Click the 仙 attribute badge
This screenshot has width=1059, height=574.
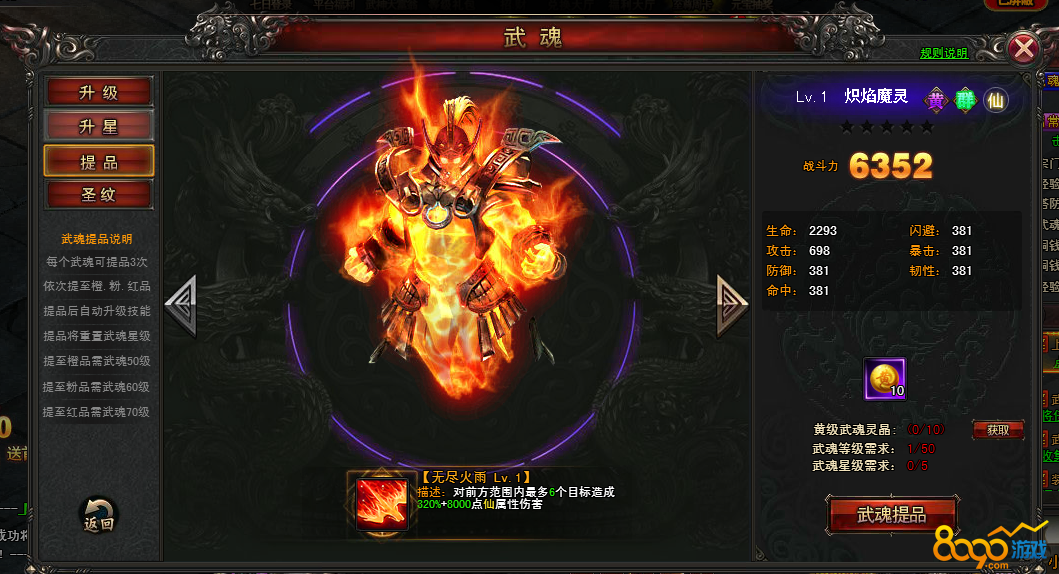coord(995,99)
